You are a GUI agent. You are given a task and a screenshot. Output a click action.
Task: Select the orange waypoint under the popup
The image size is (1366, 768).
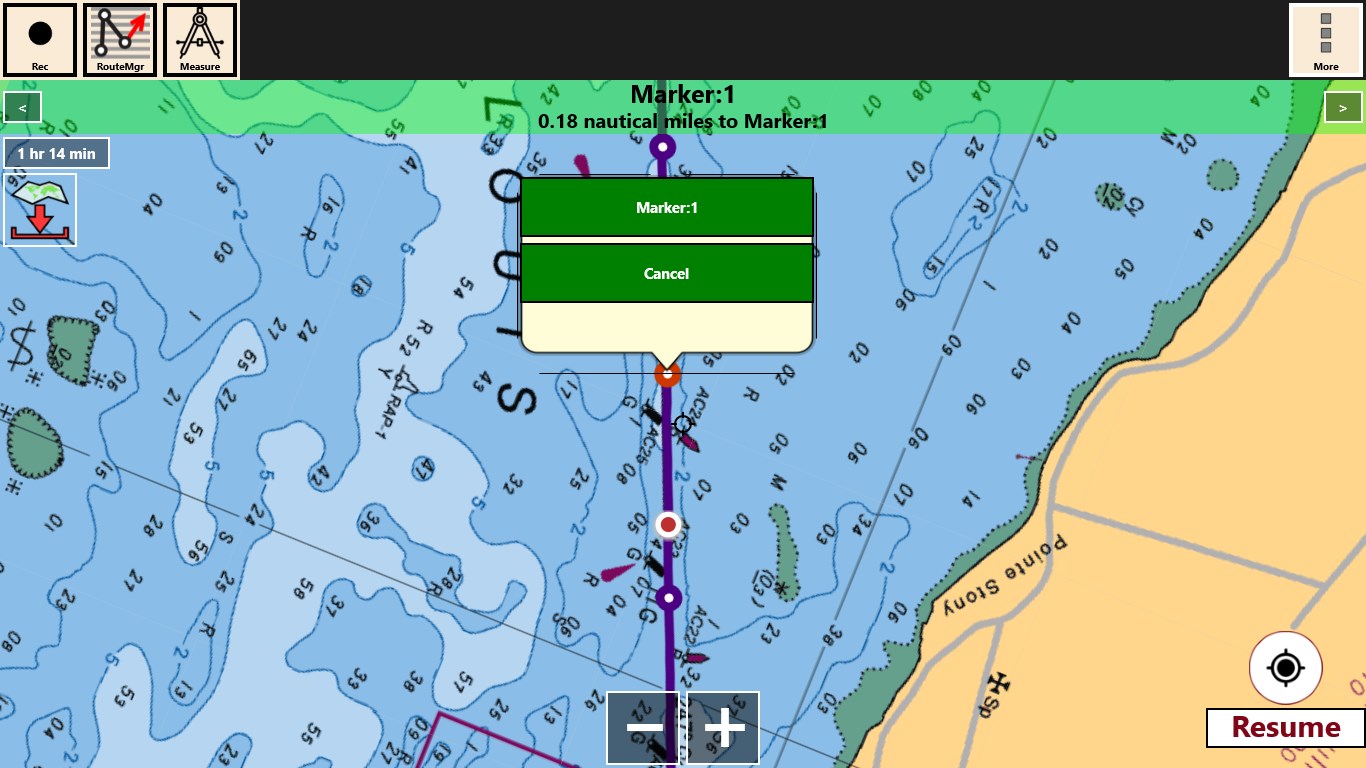click(666, 373)
